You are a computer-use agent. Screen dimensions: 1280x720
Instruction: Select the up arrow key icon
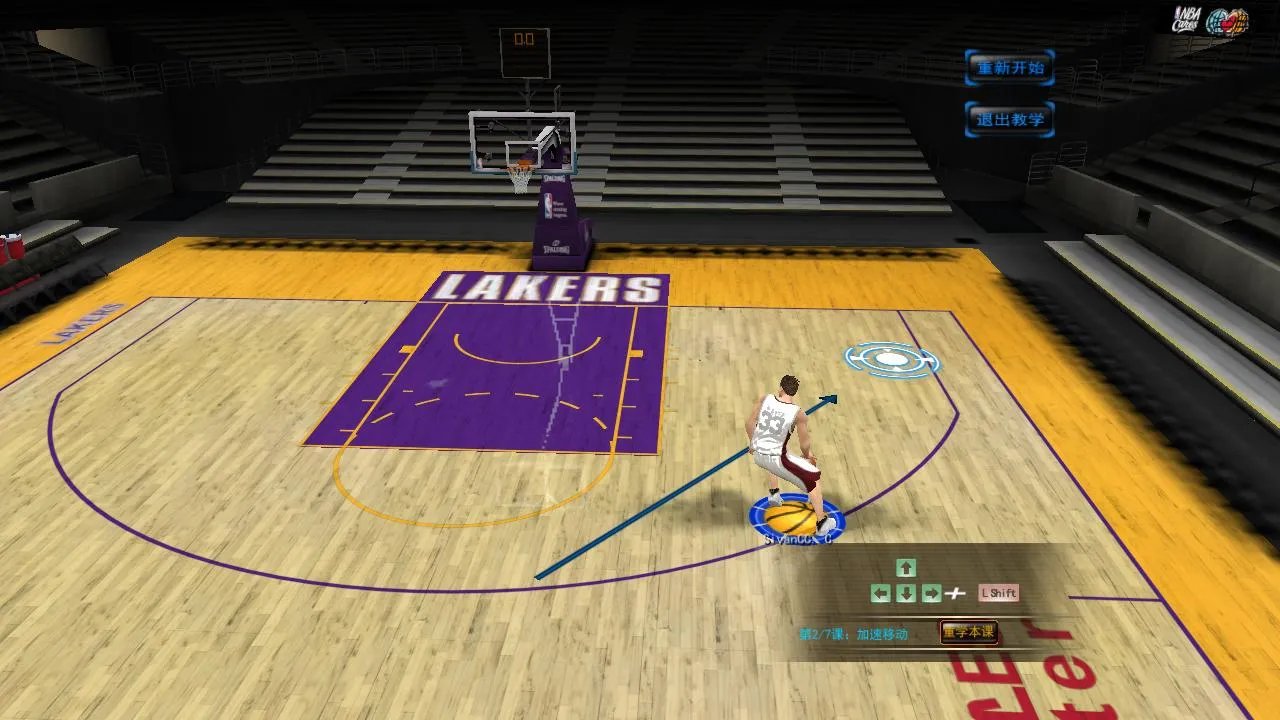point(905,568)
